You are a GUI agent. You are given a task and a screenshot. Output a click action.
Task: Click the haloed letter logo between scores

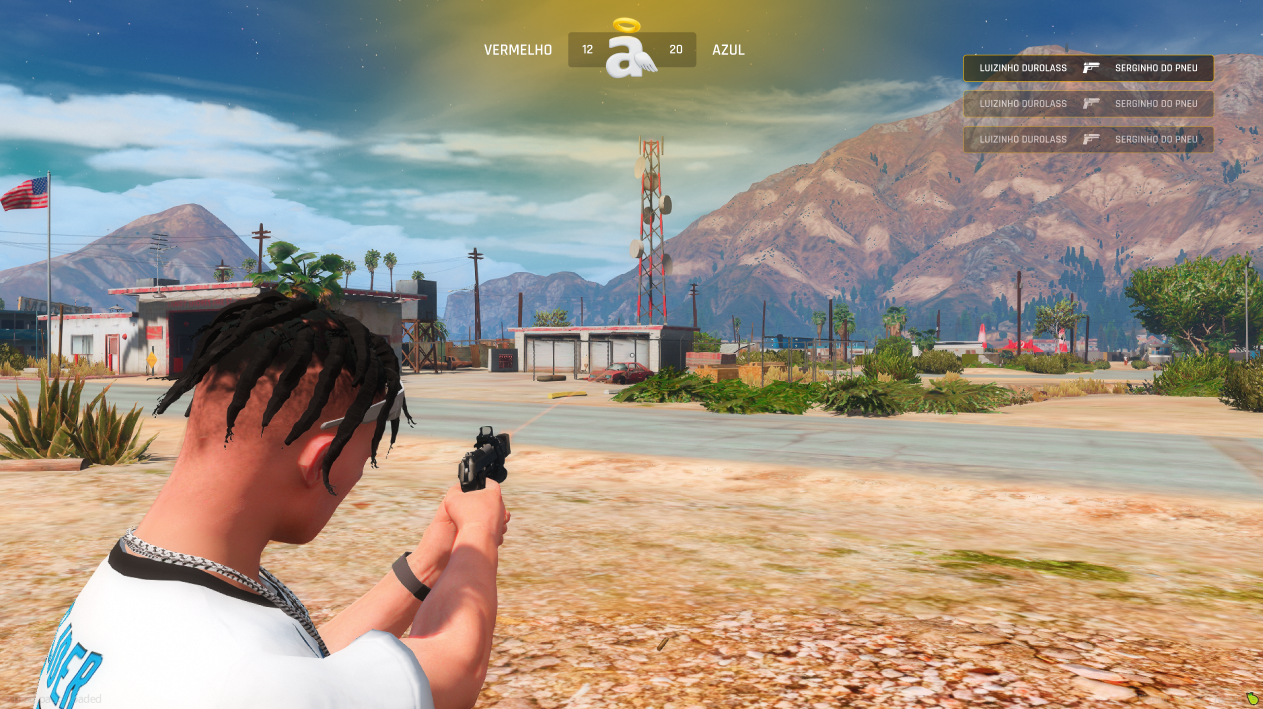pos(628,50)
